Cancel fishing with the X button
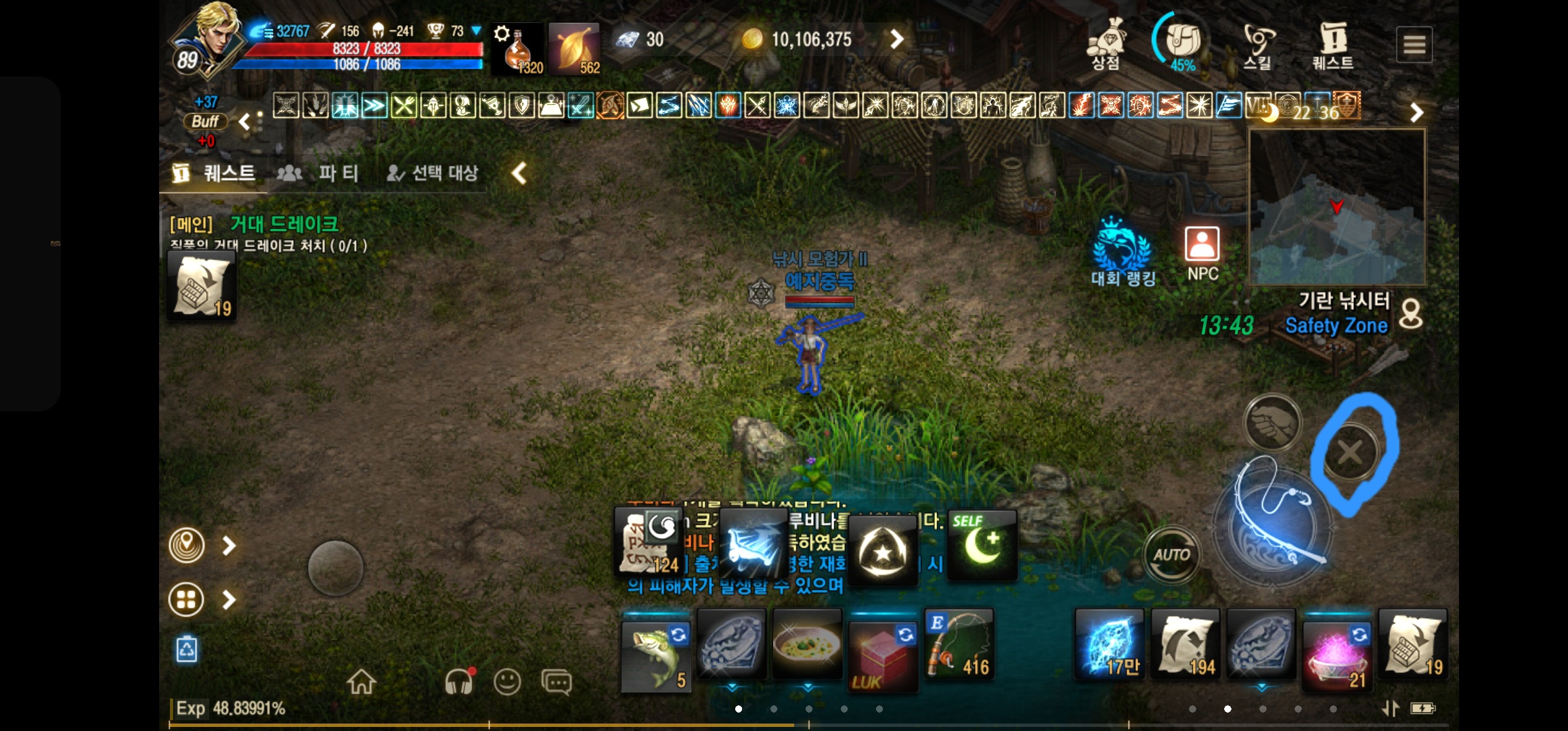The image size is (1568, 731). coord(1350,452)
